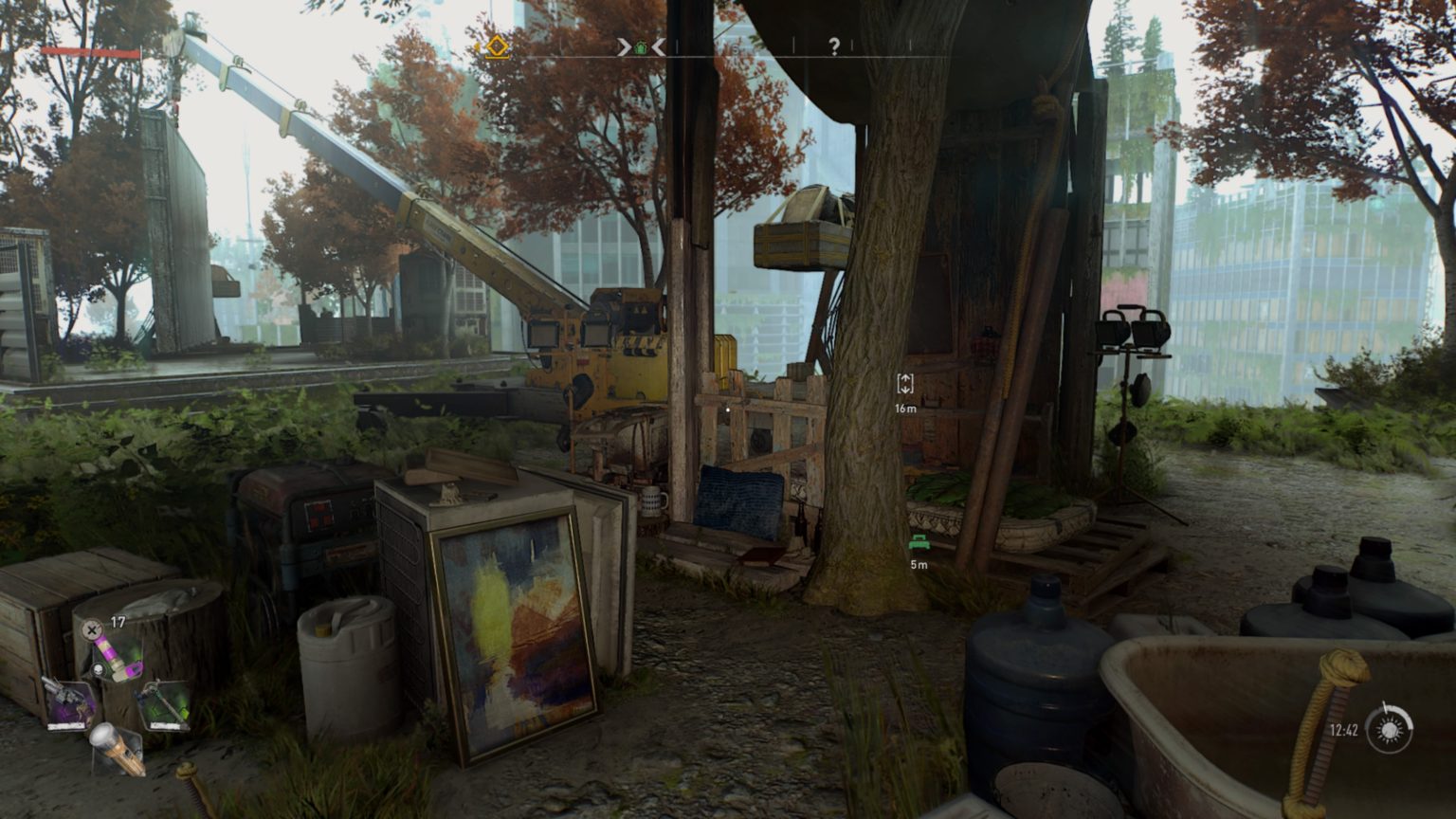Expand the right compass chevron arrow
This screenshot has width=1456, height=819.
coord(658,45)
